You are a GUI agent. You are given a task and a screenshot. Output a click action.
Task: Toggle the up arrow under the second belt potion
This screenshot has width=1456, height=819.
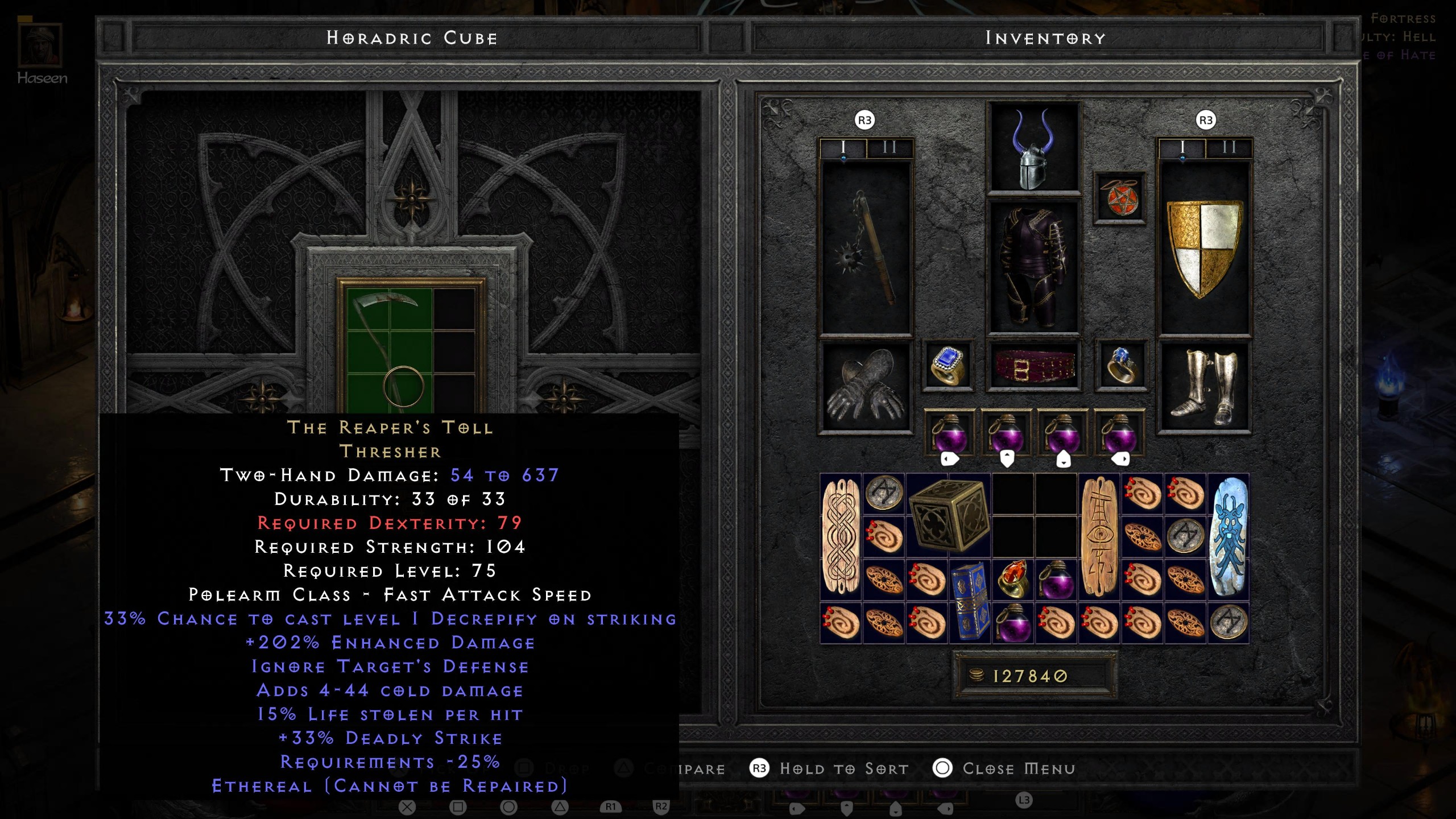click(1007, 458)
